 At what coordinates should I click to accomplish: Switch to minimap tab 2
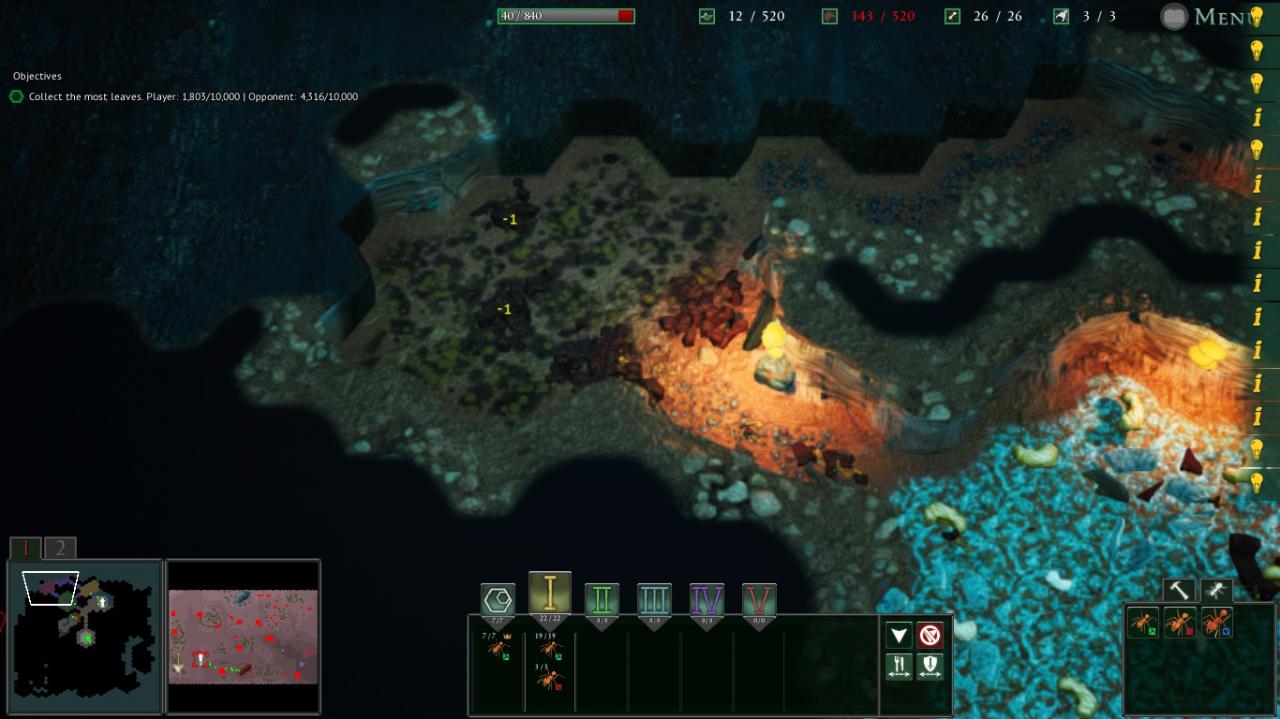(60, 548)
